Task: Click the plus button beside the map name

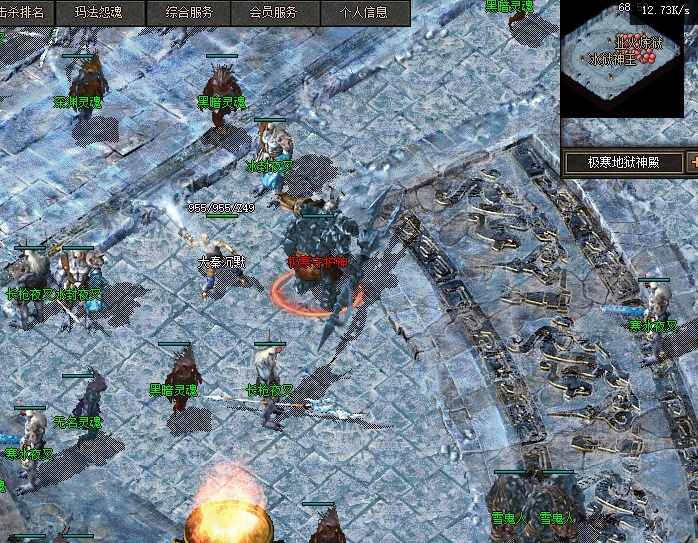Action: point(692,162)
